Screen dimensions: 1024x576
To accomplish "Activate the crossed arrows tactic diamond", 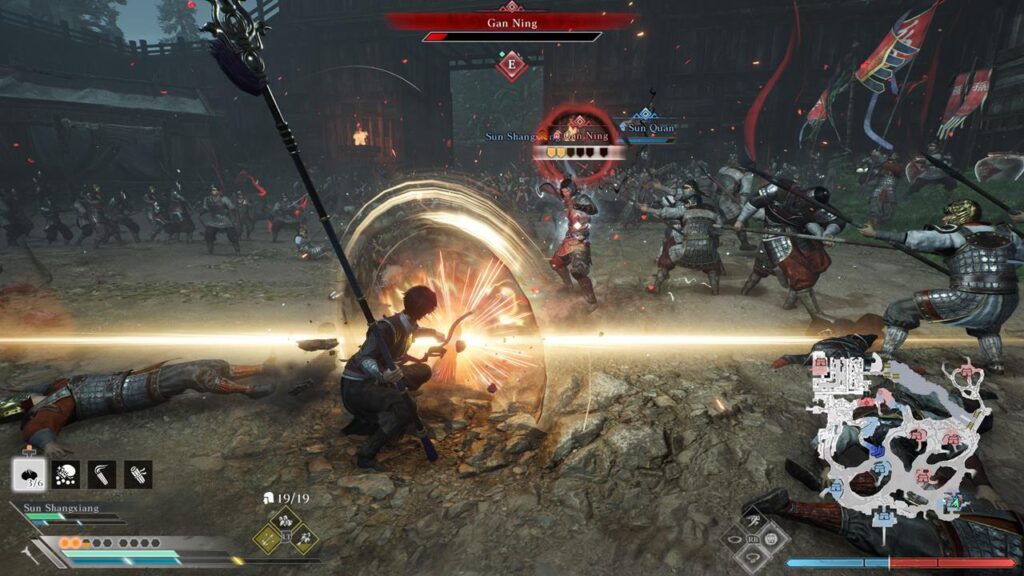I will 267,540.
